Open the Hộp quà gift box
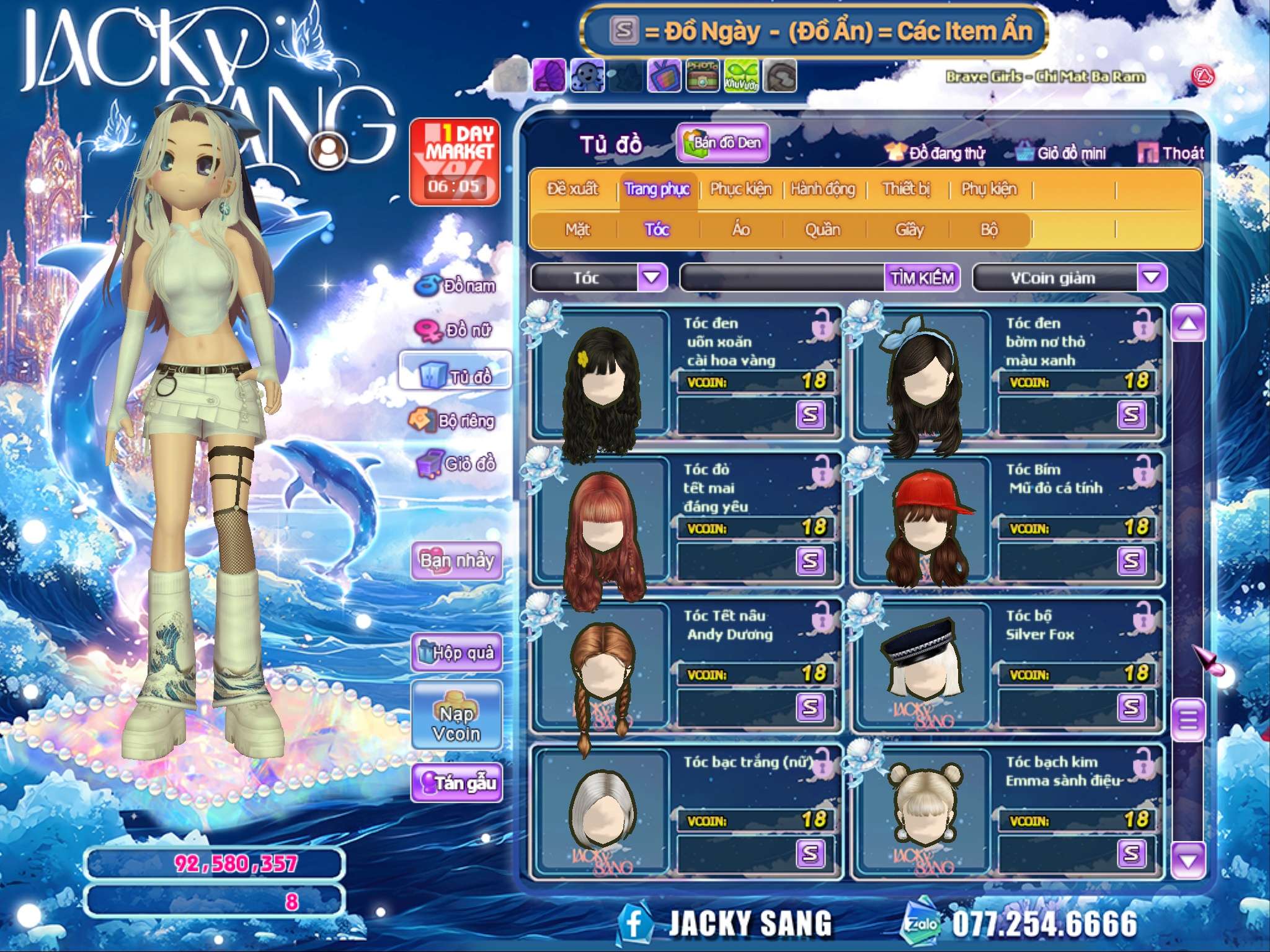This screenshot has width=1270, height=952. click(x=456, y=652)
